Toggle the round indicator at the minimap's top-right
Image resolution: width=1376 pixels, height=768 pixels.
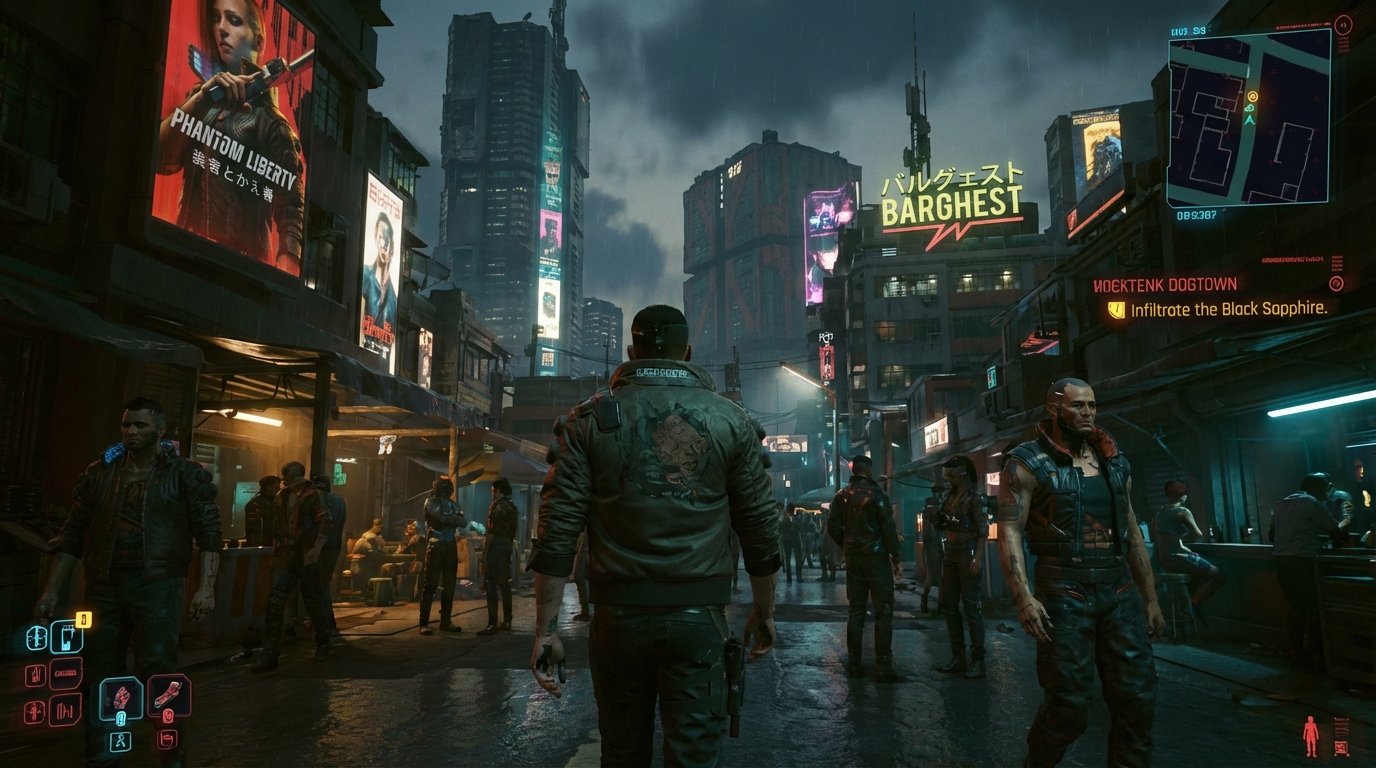coord(1343,23)
